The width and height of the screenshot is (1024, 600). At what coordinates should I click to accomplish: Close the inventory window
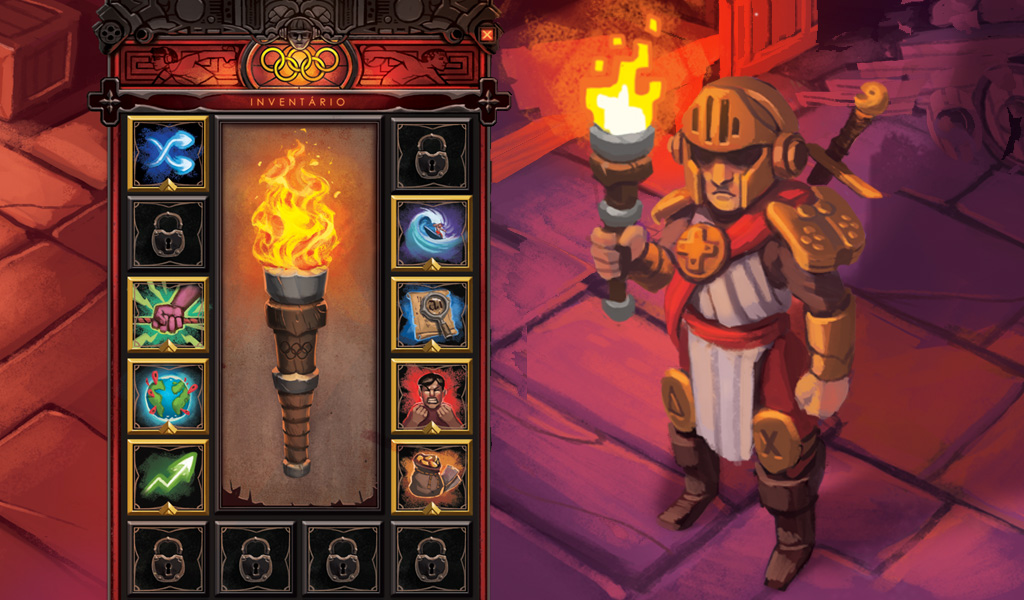tap(487, 35)
